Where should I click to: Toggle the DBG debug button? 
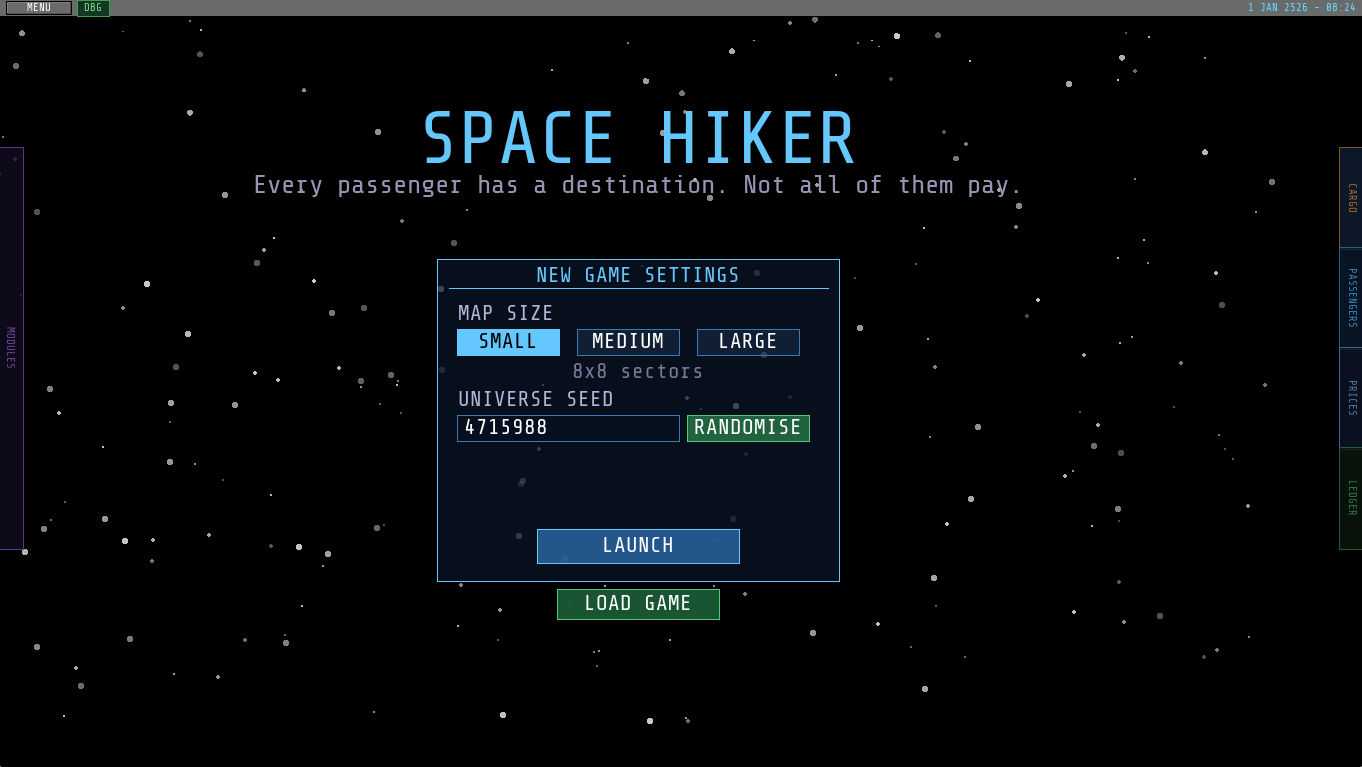93,8
